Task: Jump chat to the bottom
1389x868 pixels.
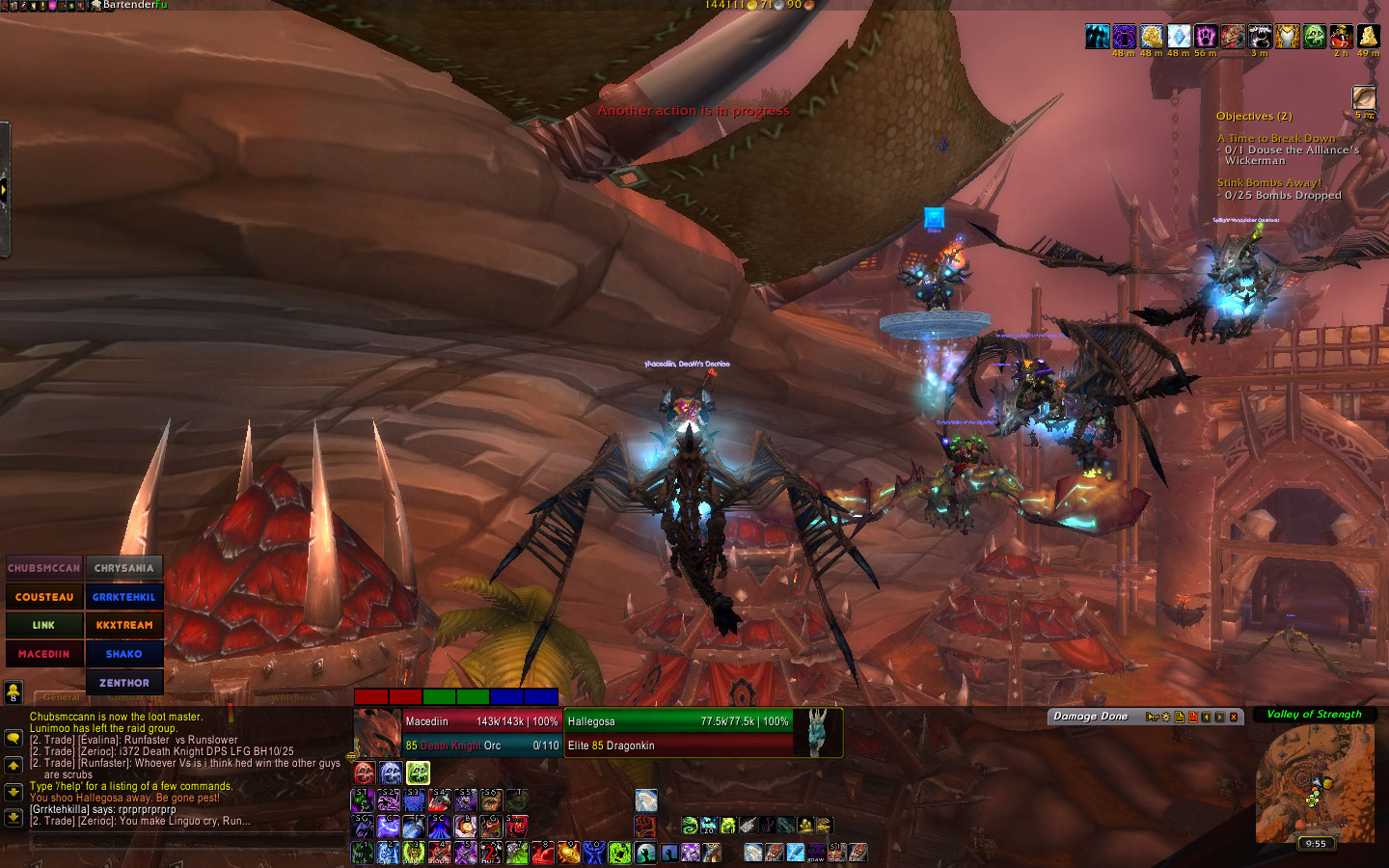Action: click(14, 818)
